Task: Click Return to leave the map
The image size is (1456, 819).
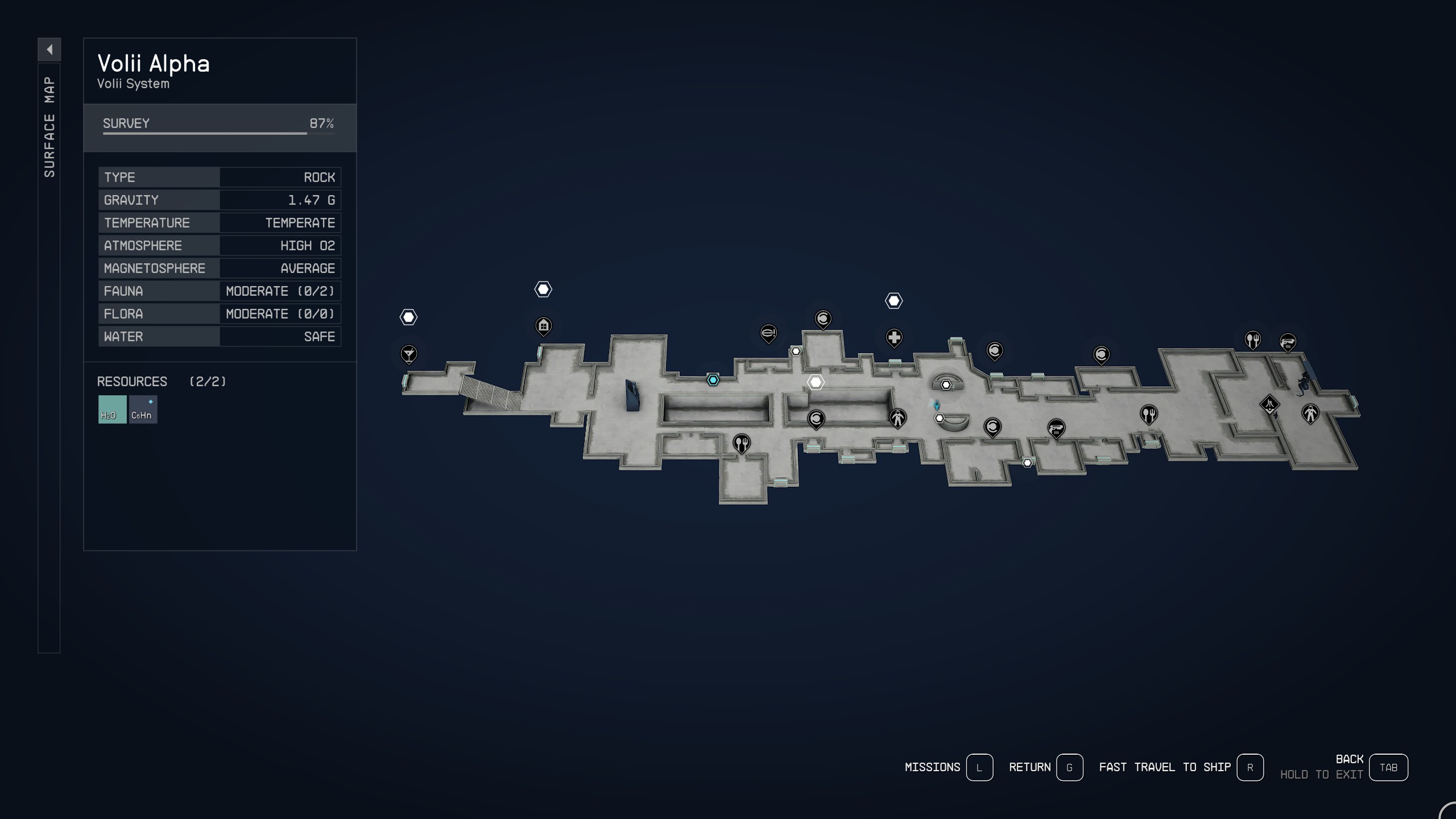Action: 1071,767
